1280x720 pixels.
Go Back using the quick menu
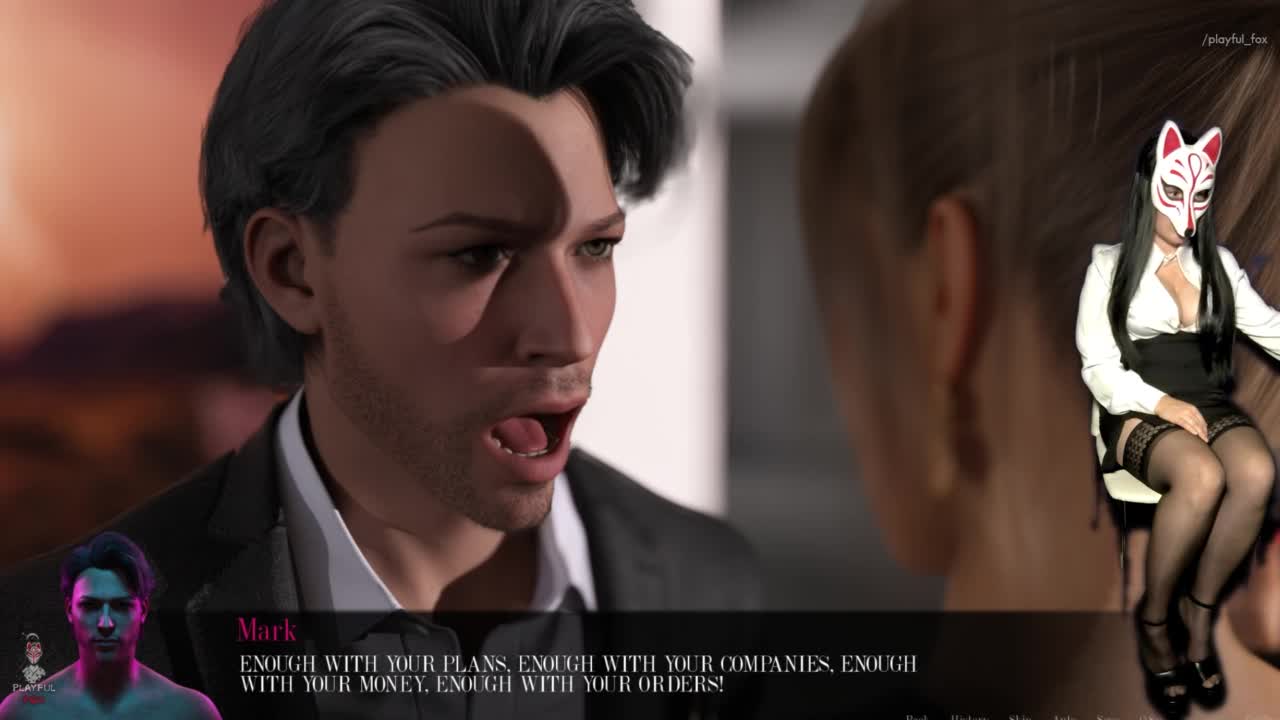click(916, 716)
